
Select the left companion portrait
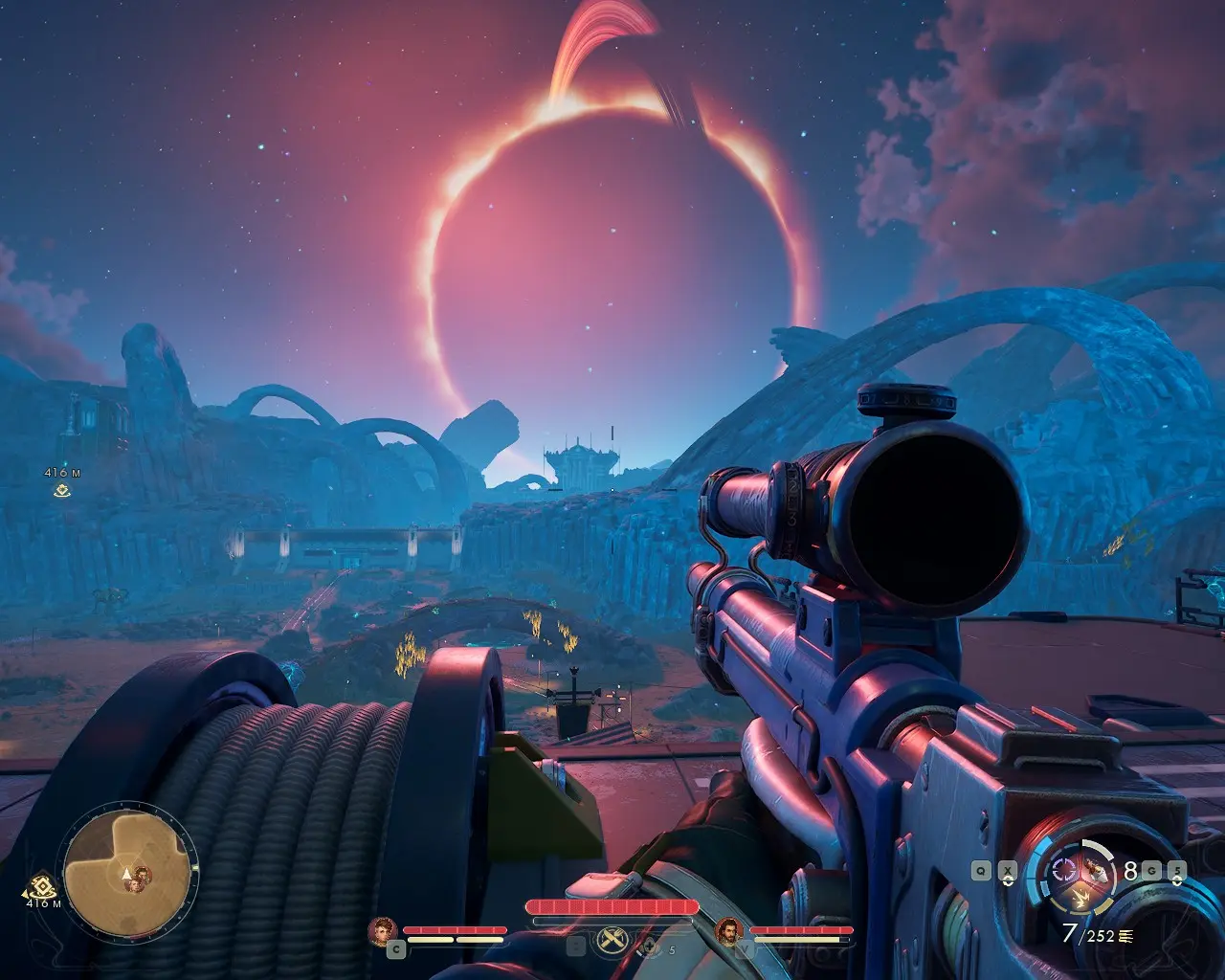coord(384,929)
